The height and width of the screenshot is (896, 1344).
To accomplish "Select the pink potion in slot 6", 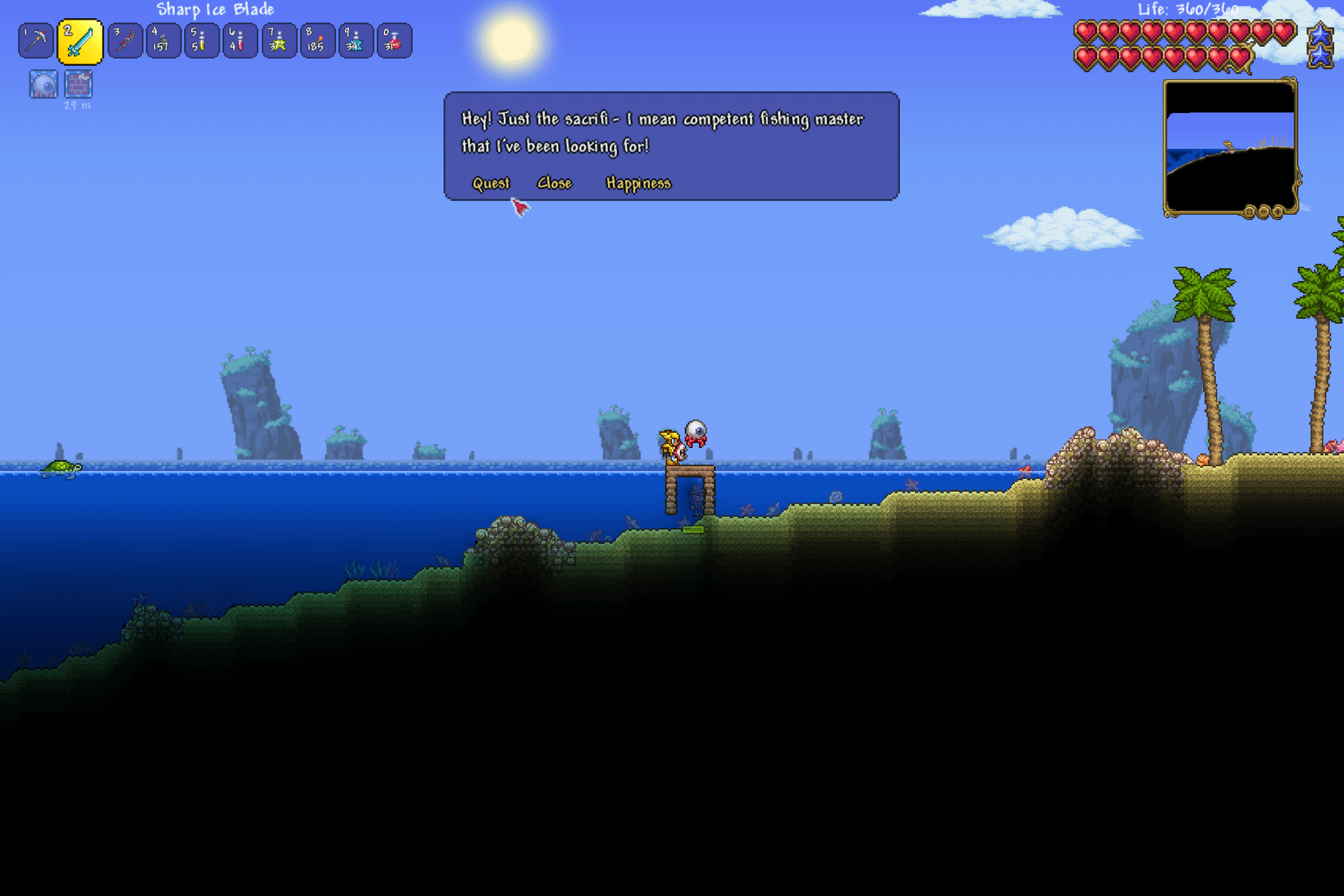I will coord(240,41).
